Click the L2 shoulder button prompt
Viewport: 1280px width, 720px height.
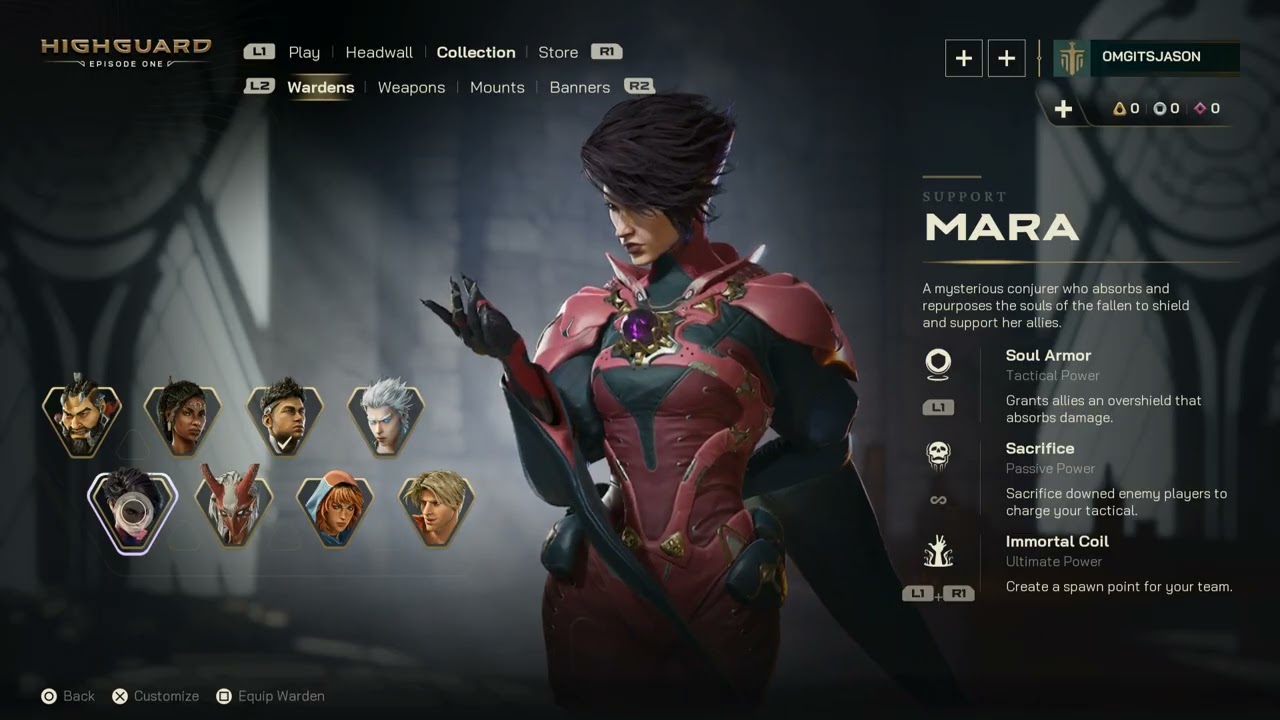coord(259,86)
